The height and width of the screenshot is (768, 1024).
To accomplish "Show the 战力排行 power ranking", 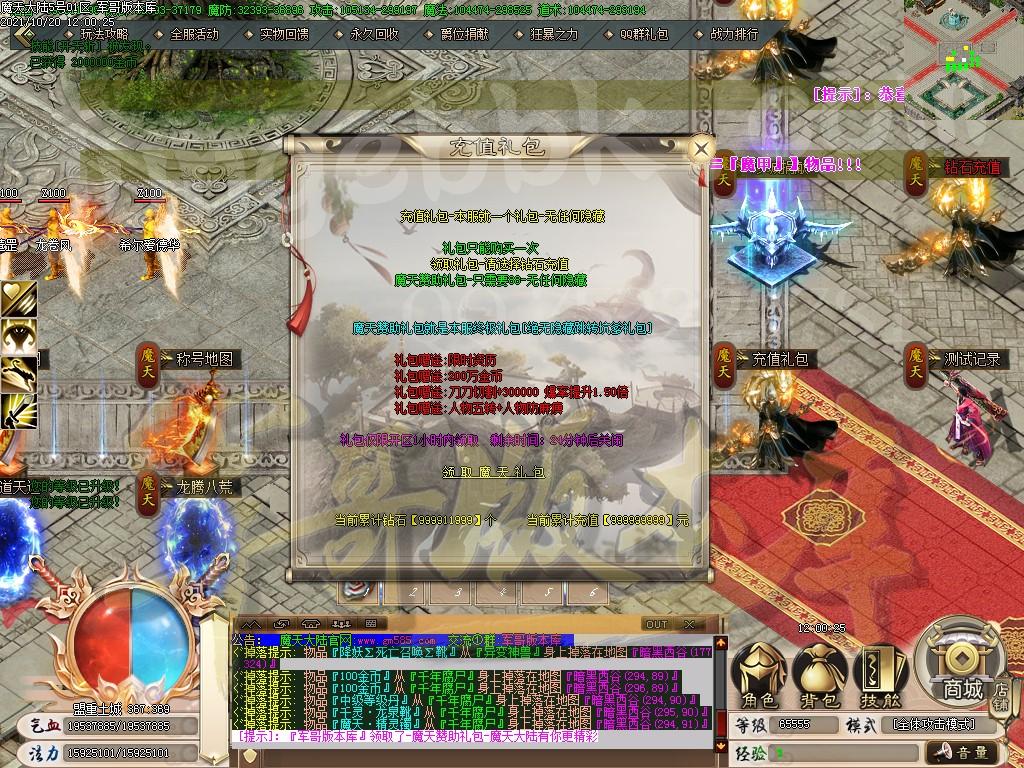I will [733, 33].
